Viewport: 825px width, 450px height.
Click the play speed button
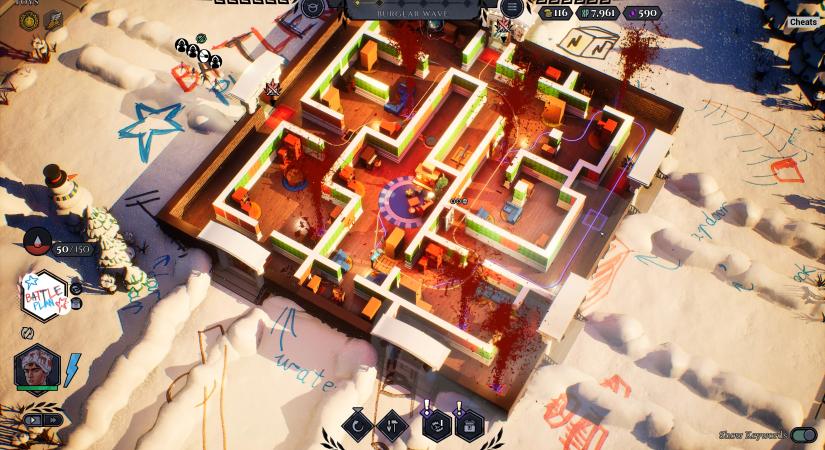click(33, 419)
